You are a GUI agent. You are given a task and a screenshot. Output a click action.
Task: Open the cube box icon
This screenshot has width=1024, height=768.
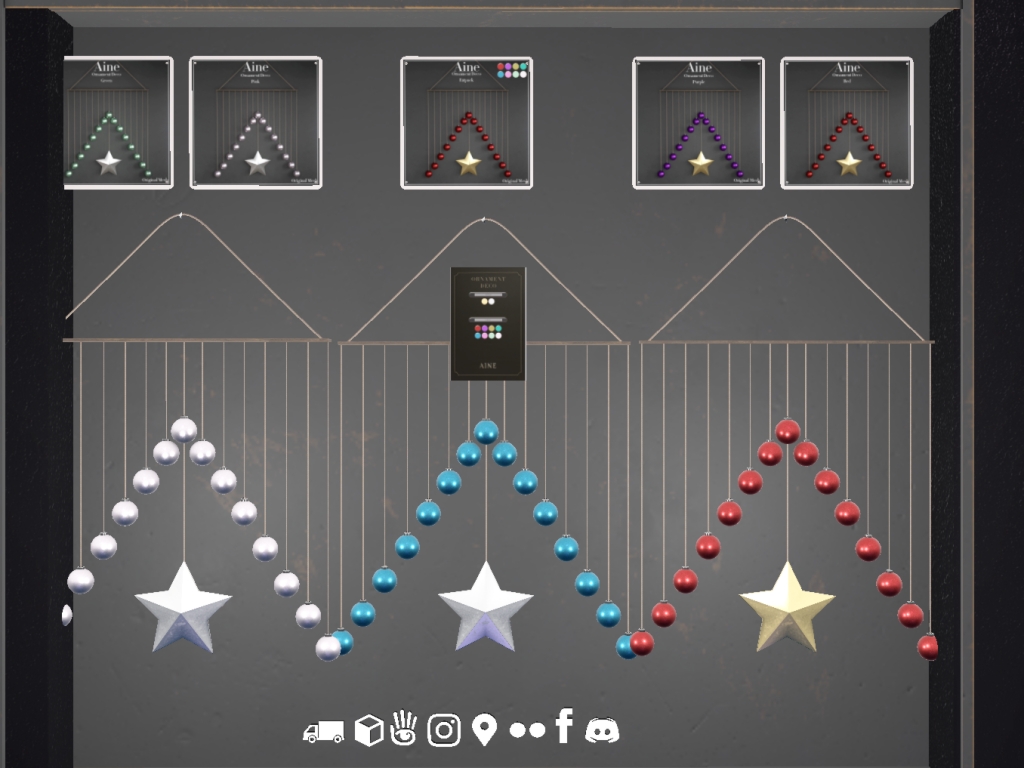pos(369,731)
